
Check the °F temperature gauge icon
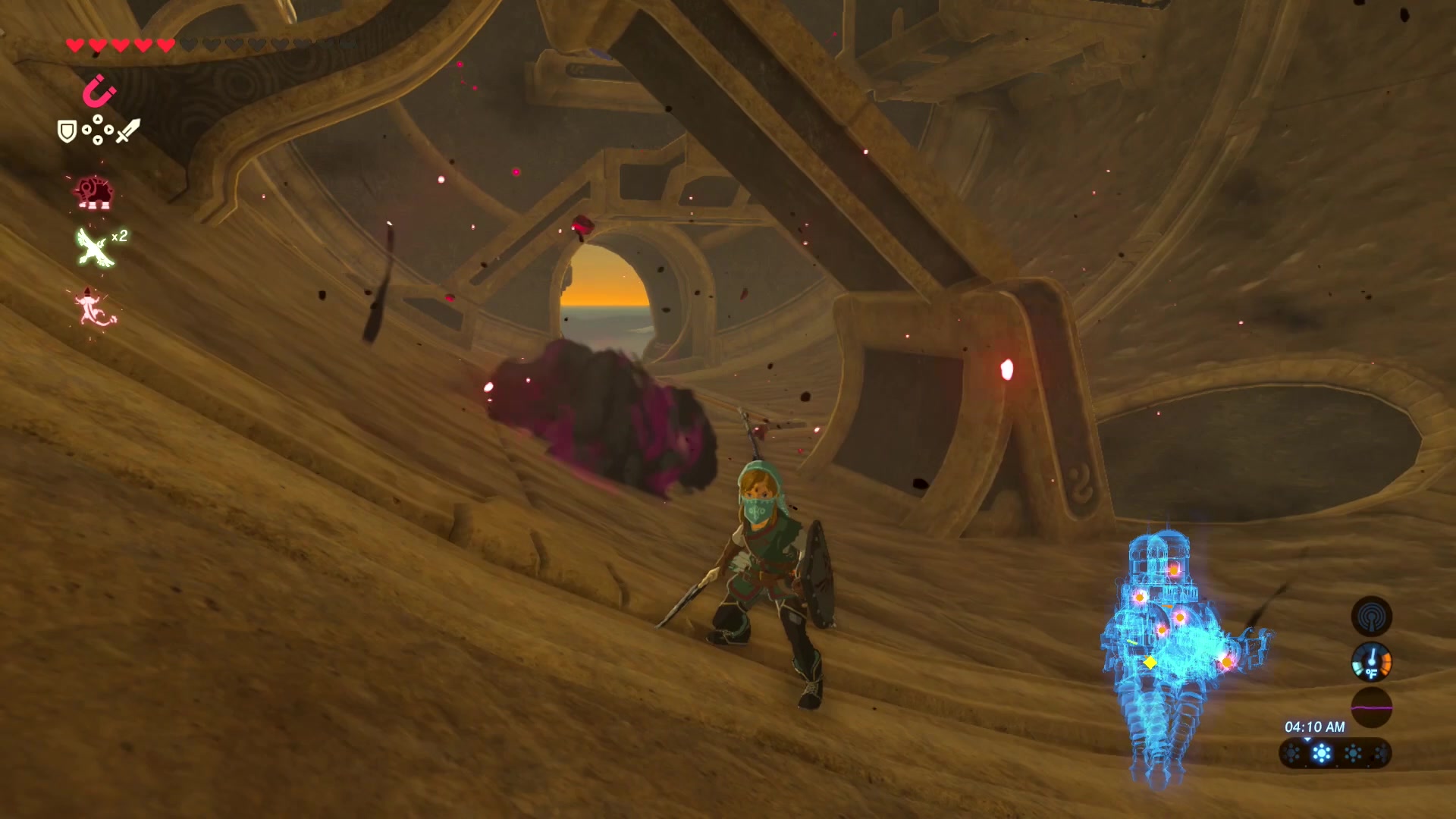[1371, 662]
